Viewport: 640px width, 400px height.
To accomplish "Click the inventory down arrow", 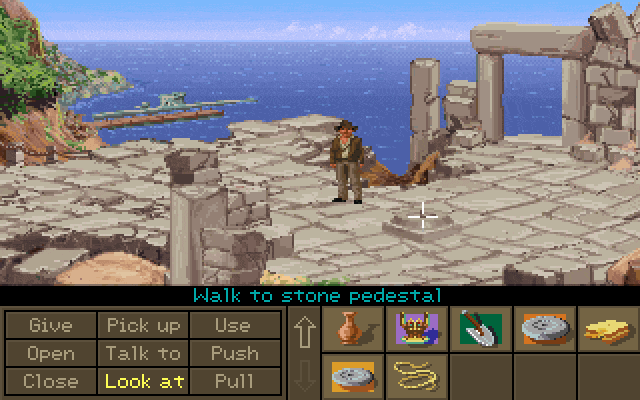I will (304, 377).
